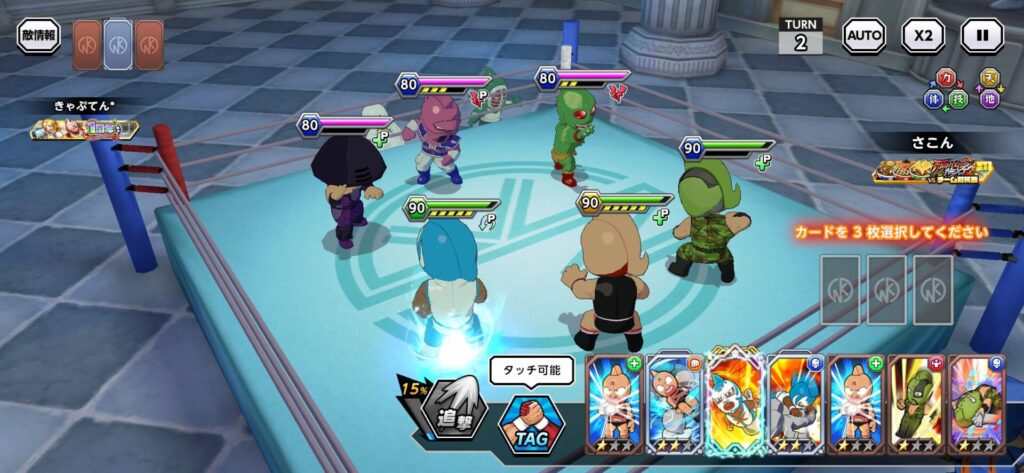Pick the blue-haired wrestler card with skull icon
This screenshot has width=1024, height=473.
point(793,403)
